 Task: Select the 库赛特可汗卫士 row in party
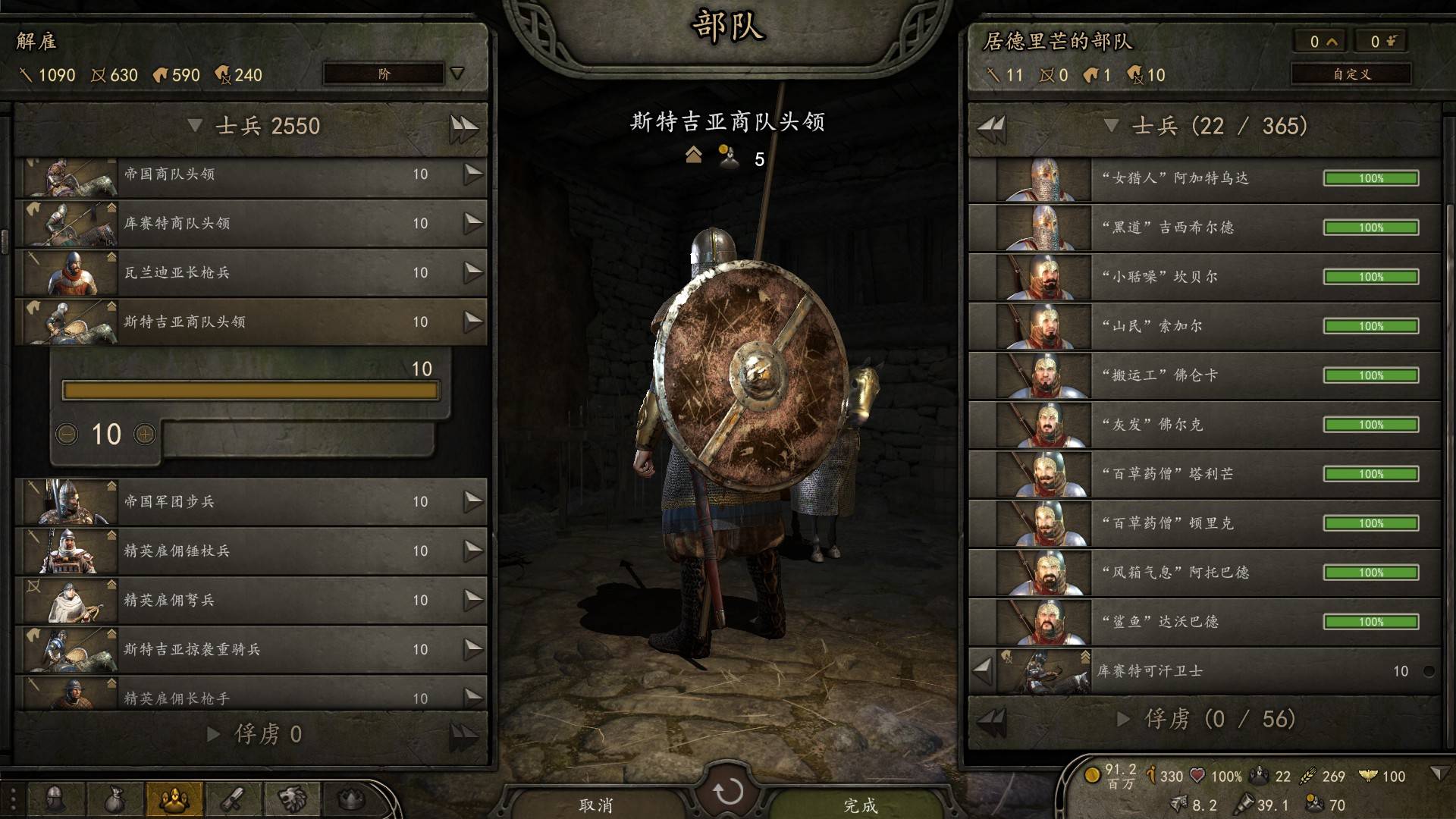[1213, 671]
